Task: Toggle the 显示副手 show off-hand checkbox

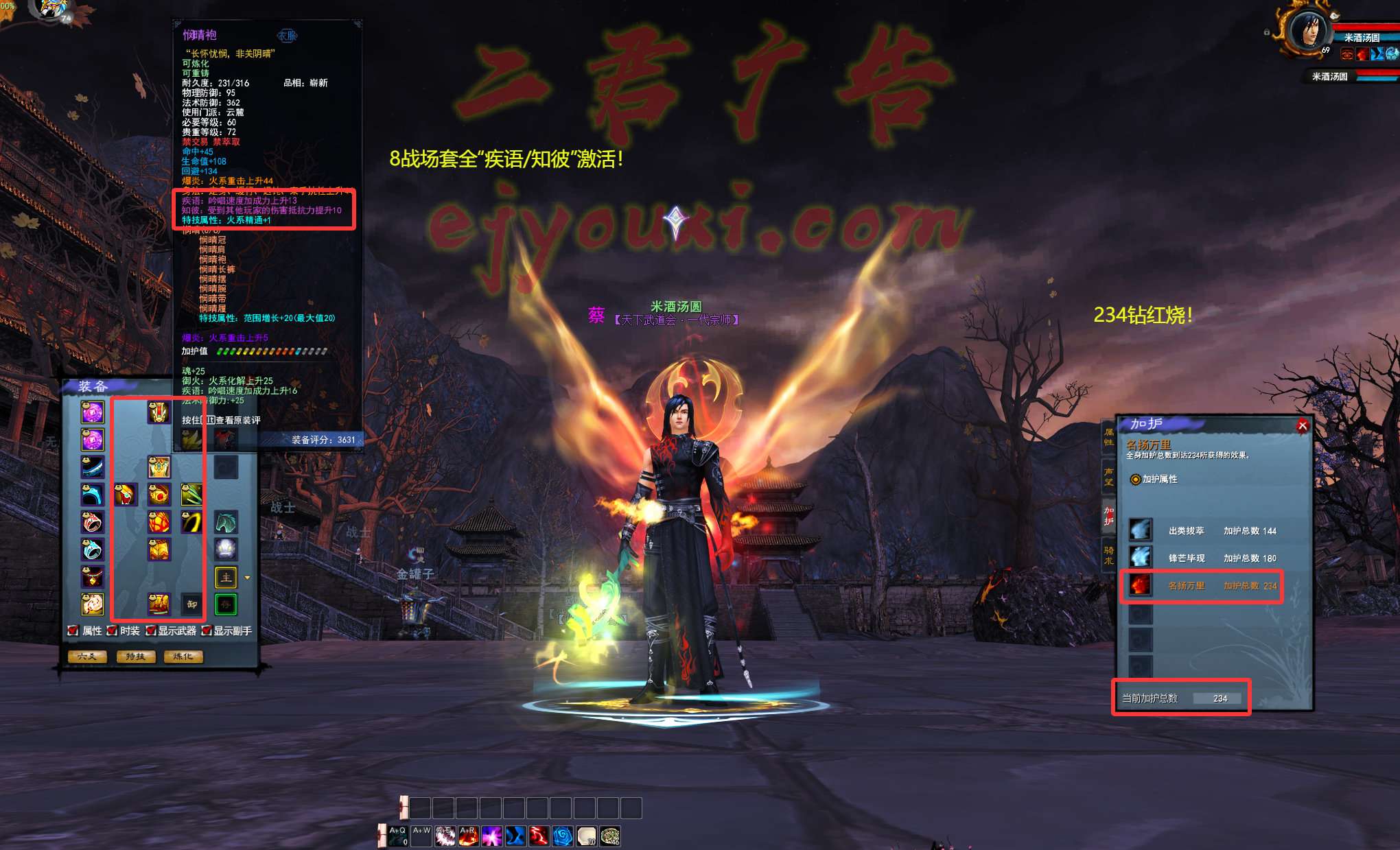Action: 206,630
